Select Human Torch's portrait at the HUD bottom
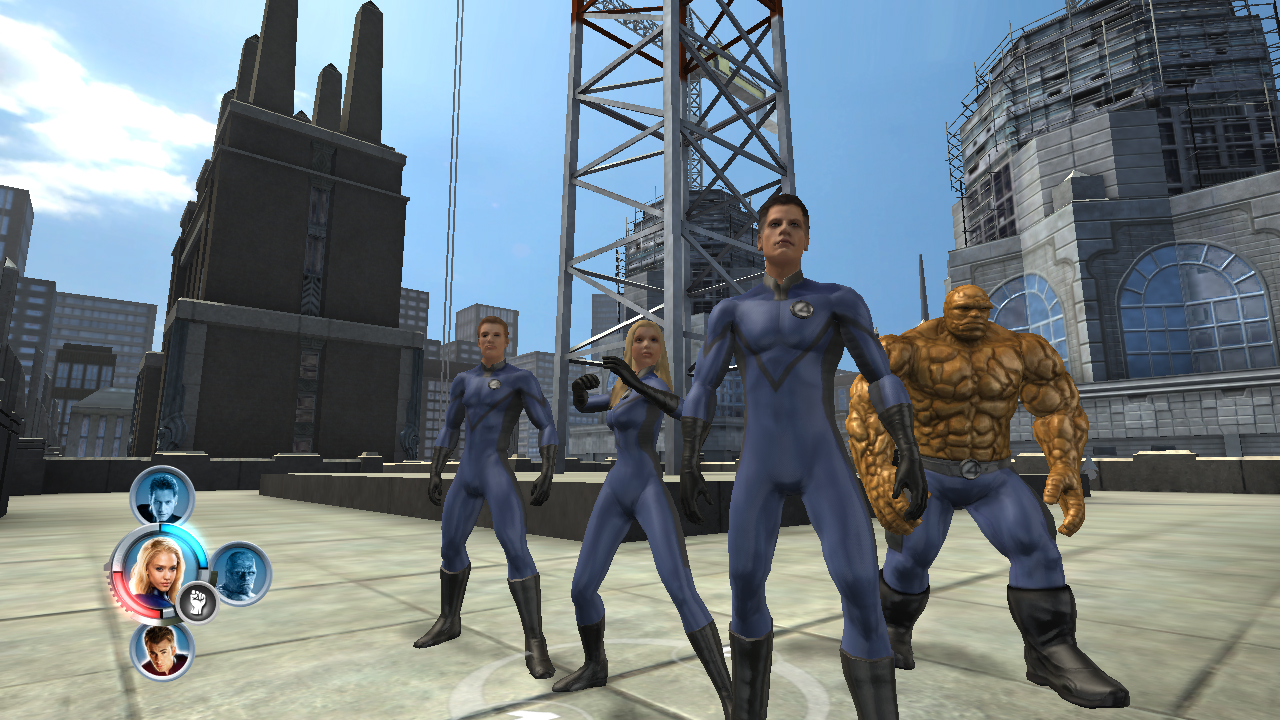Image resolution: width=1280 pixels, height=720 pixels. [162, 651]
